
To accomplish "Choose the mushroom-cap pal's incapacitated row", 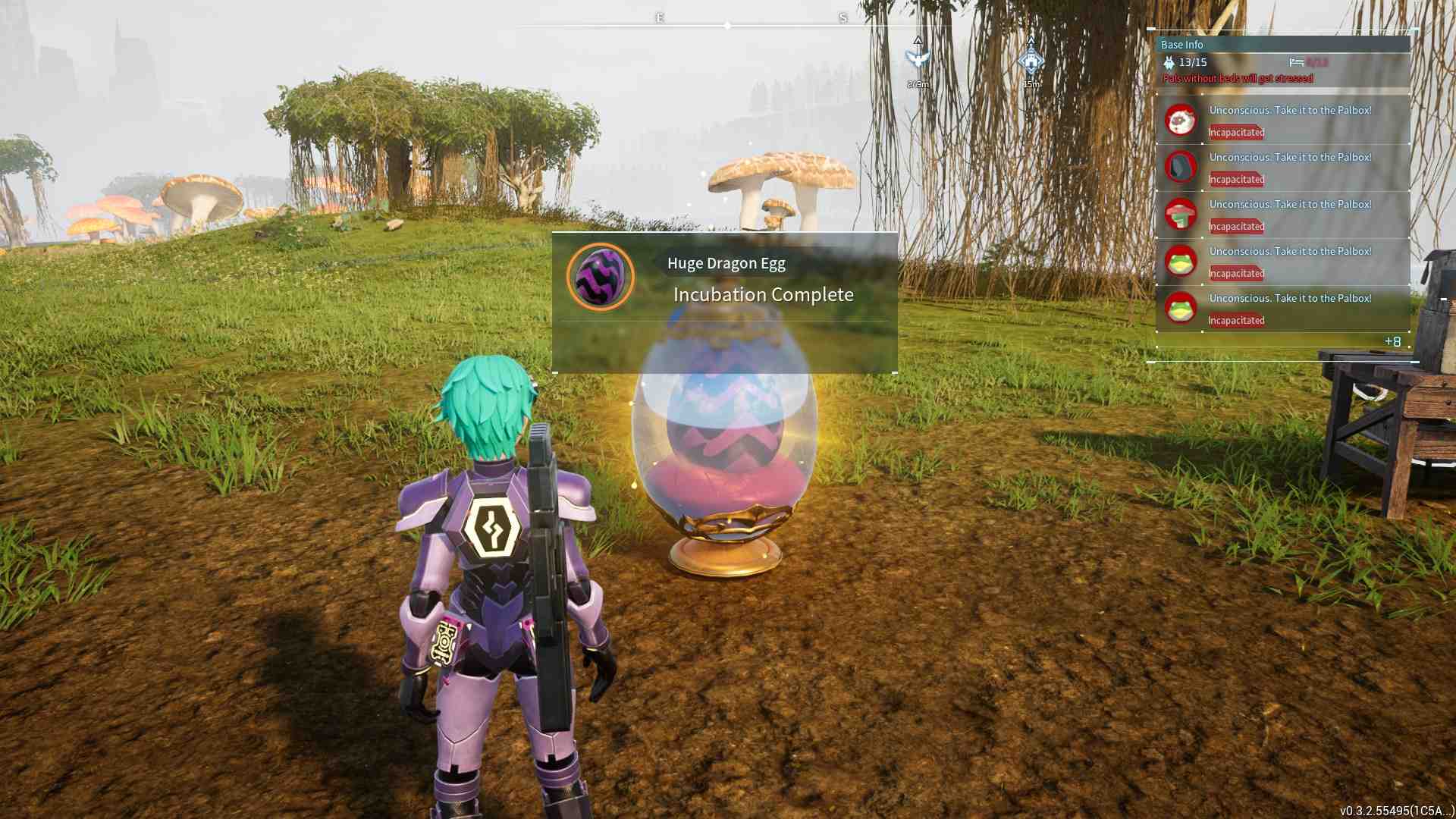I will click(1283, 215).
